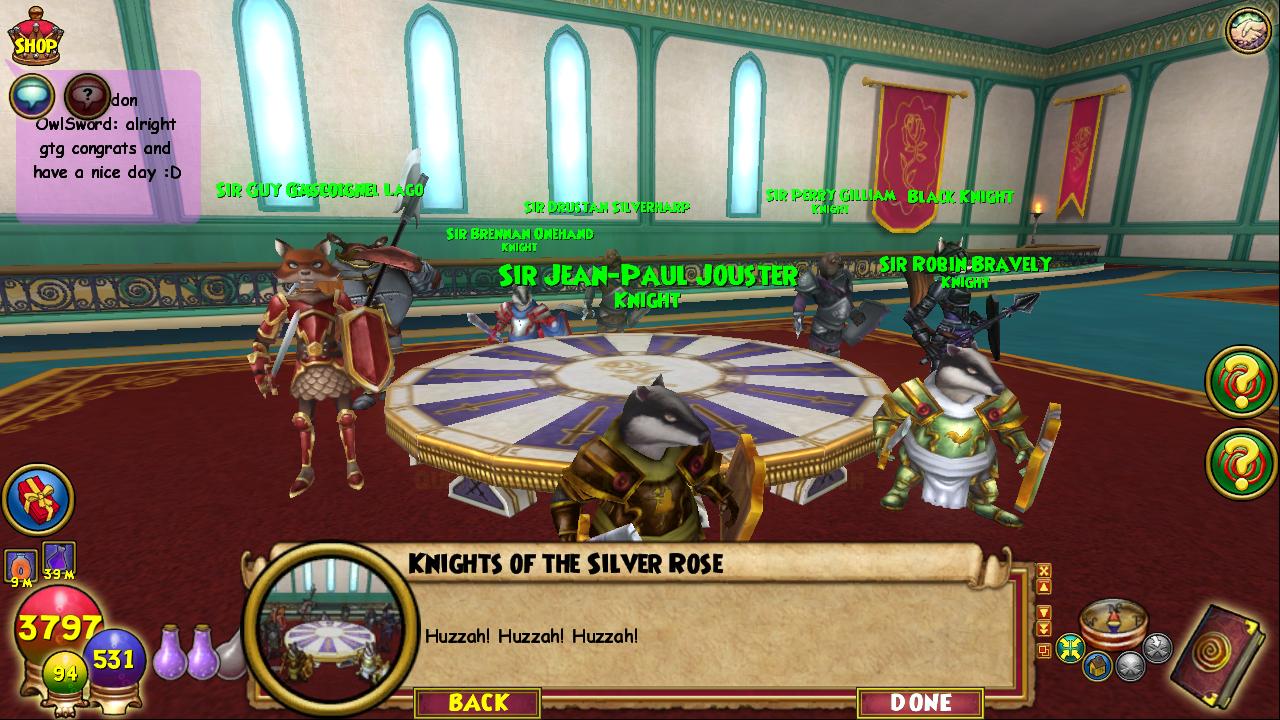Click the lower red-green question mark button
The height and width of the screenshot is (720, 1280).
coord(1241,462)
